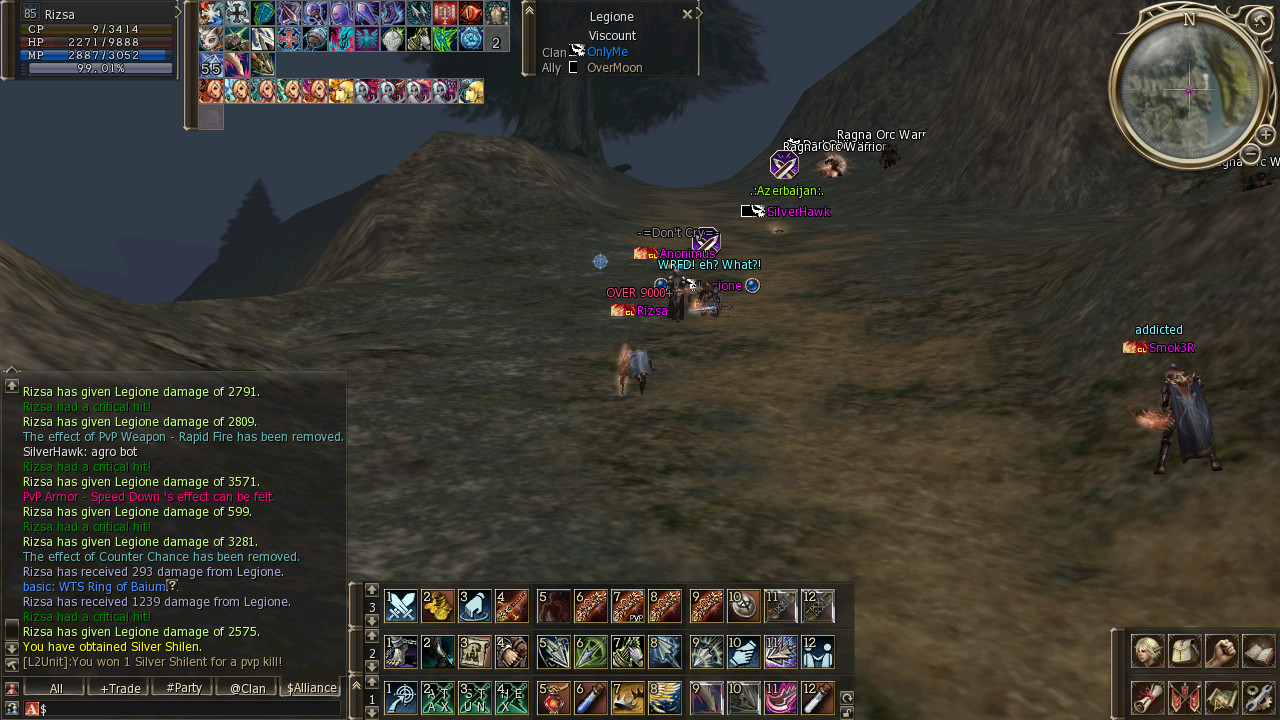Open the #Party chat tab
The height and width of the screenshot is (720, 1280).
(183, 688)
